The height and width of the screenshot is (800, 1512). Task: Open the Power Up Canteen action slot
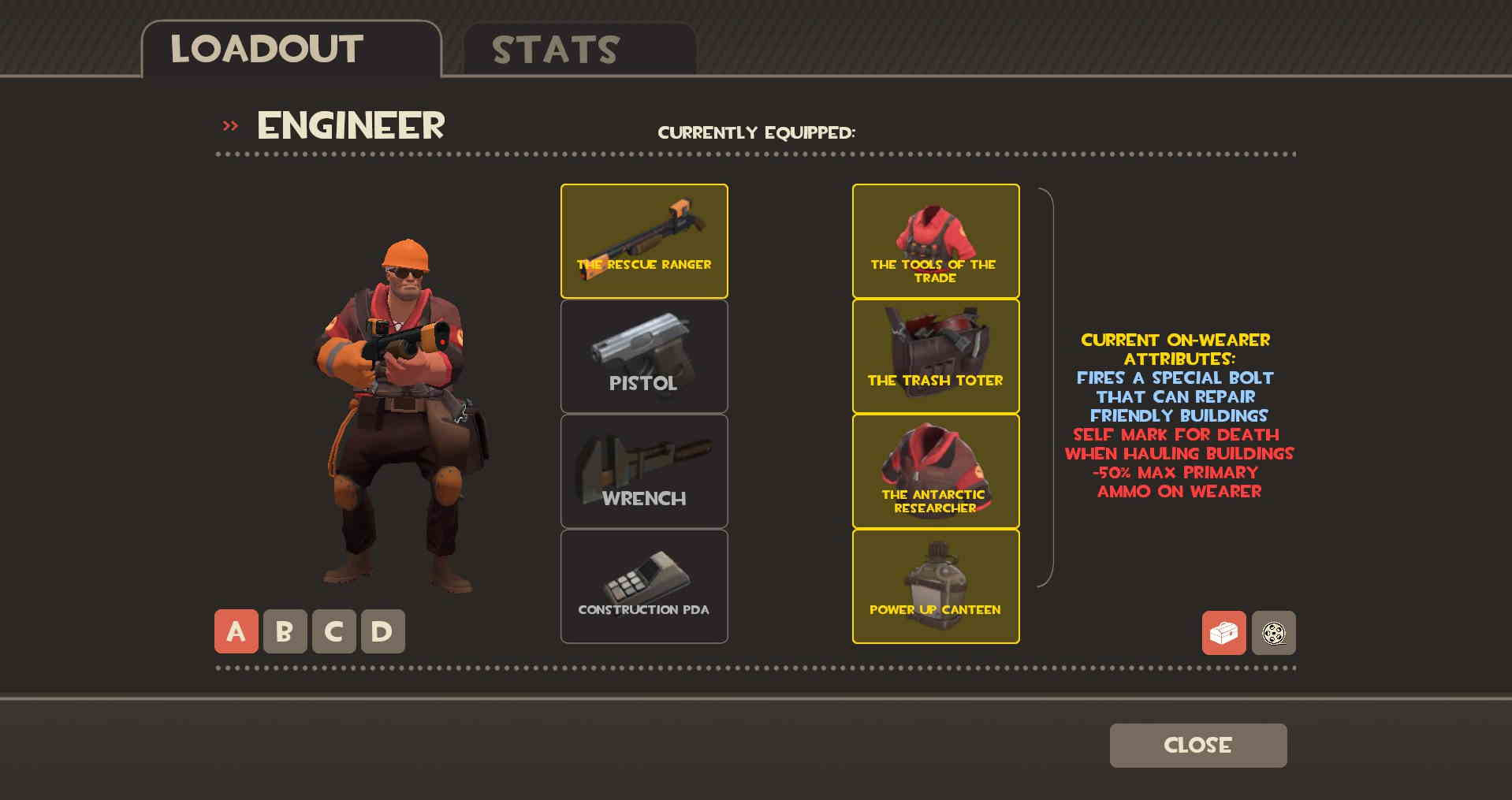click(x=935, y=586)
